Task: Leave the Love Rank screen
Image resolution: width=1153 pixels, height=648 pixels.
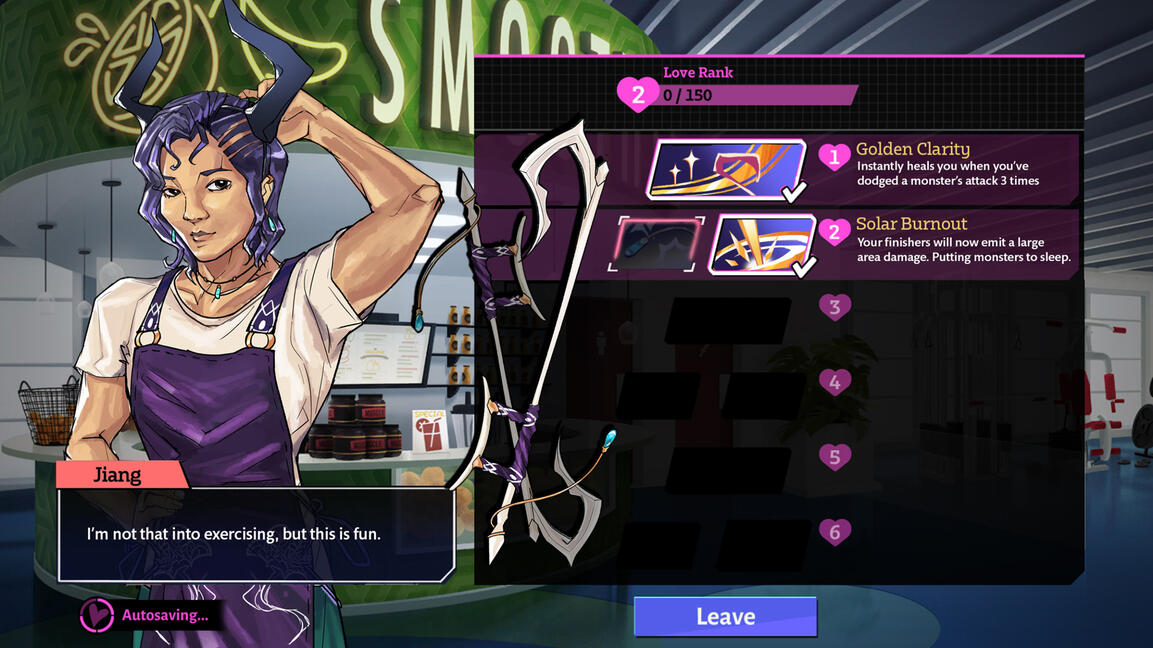Action: pos(725,617)
